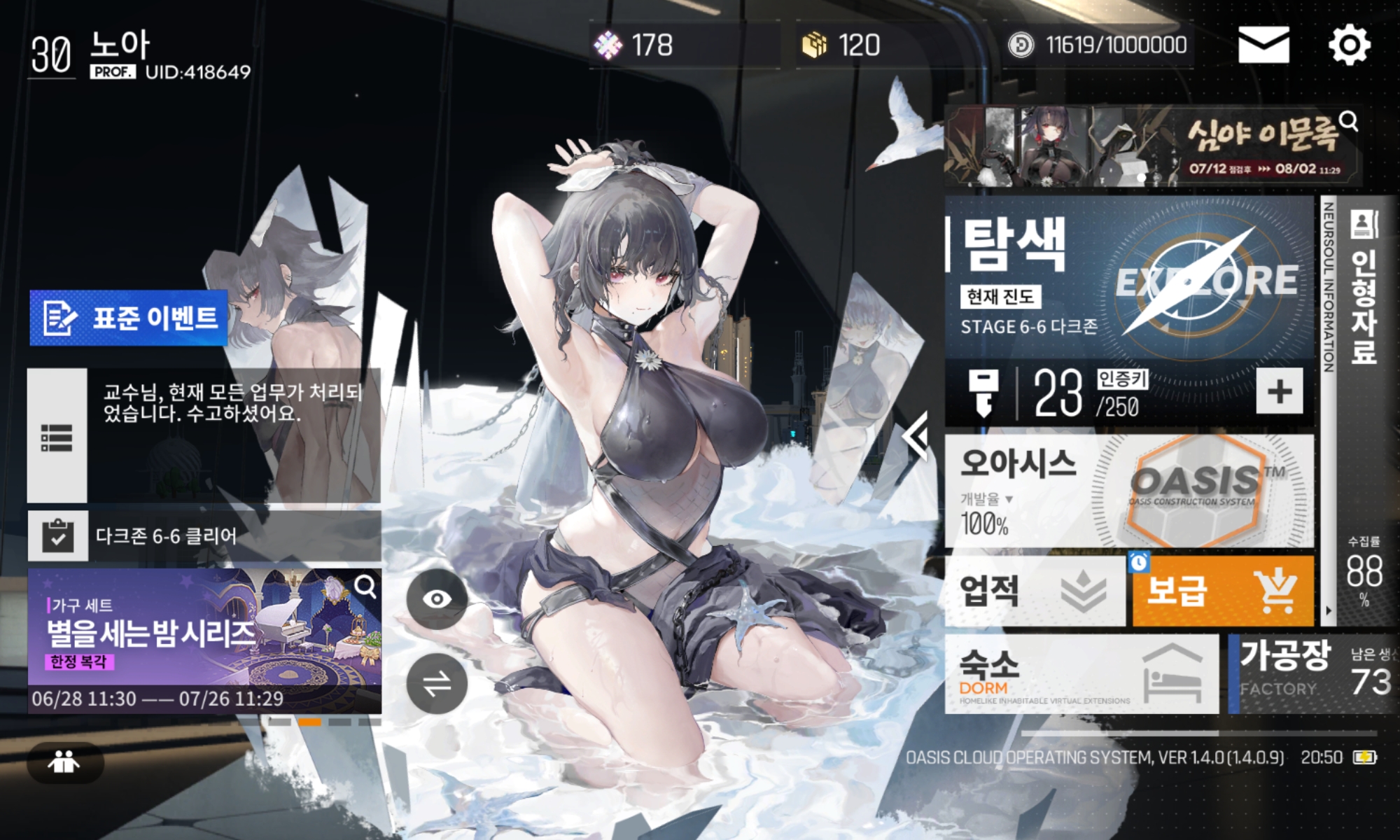Select the 표준 이벤트 button

pyautogui.click(x=129, y=318)
